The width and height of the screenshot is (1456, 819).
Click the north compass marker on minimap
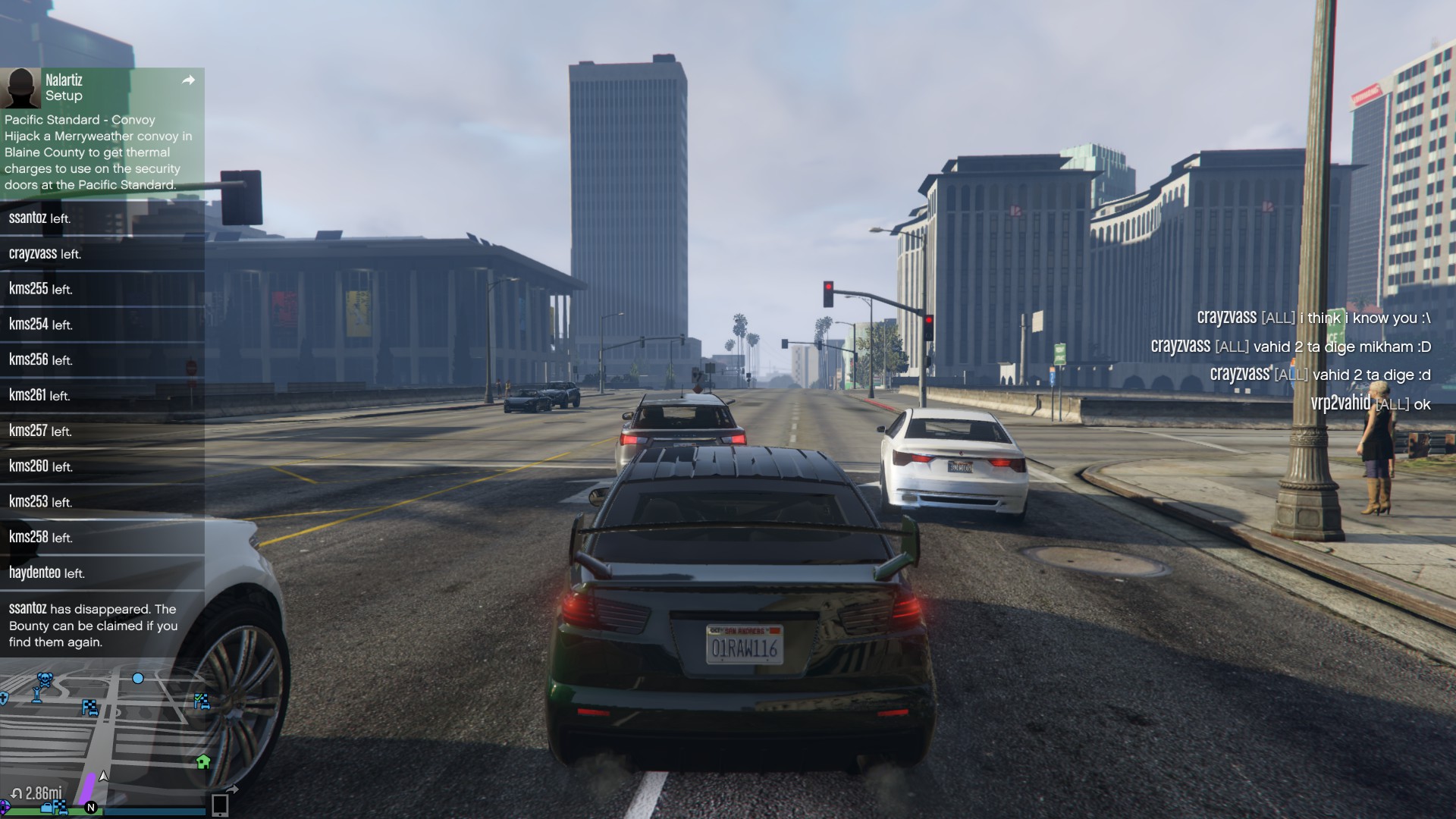click(91, 807)
